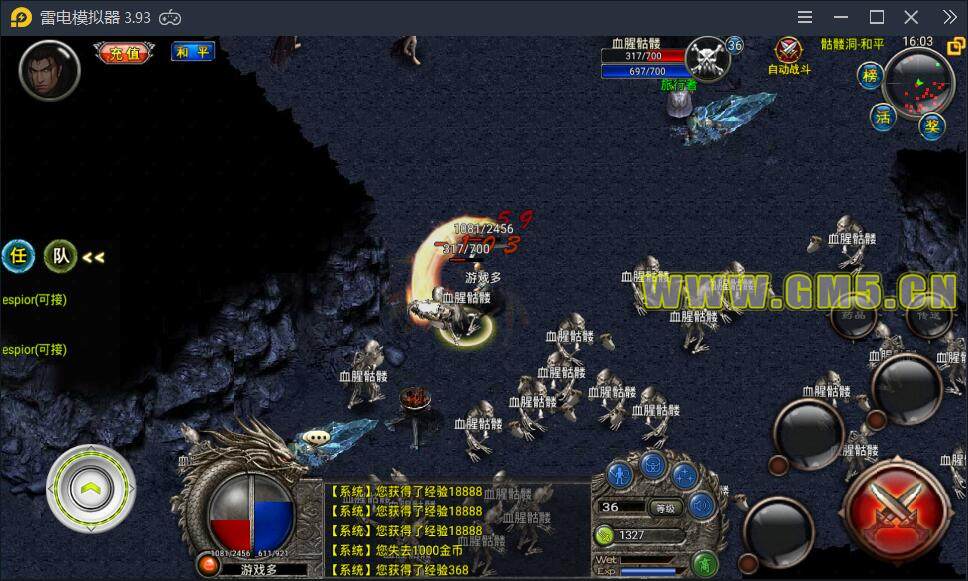Maximize the emulator window
This screenshot has width=968, height=581.
point(877,17)
